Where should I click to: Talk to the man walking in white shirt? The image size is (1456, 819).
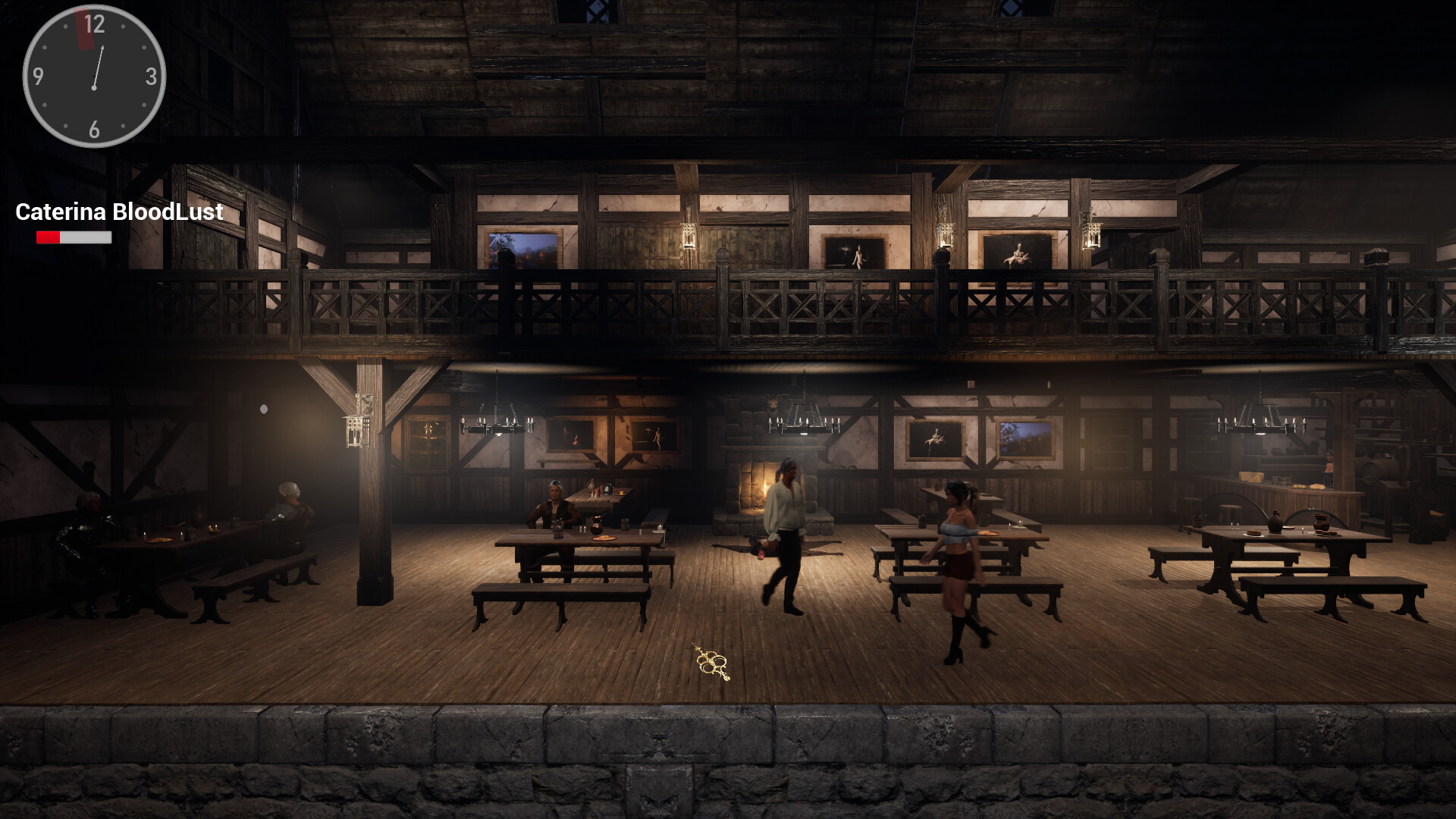pos(785,523)
